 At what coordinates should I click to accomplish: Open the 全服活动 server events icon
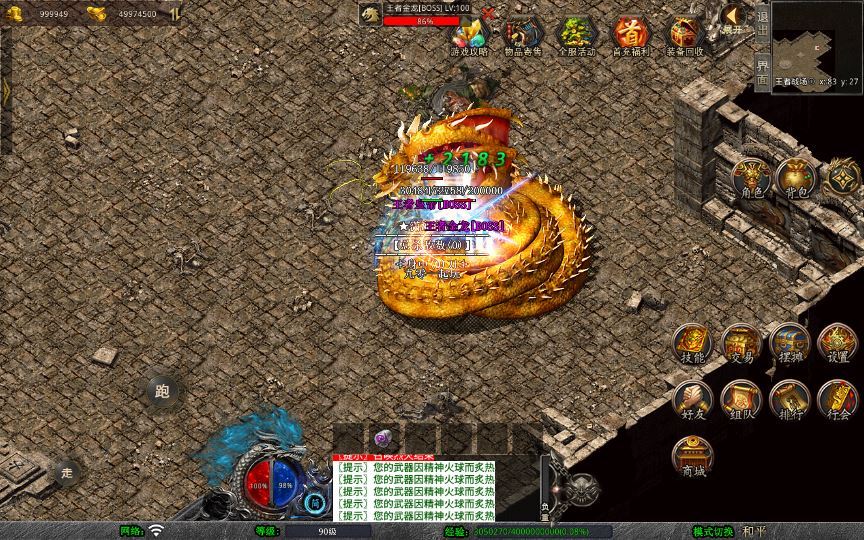[x=576, y=36]
